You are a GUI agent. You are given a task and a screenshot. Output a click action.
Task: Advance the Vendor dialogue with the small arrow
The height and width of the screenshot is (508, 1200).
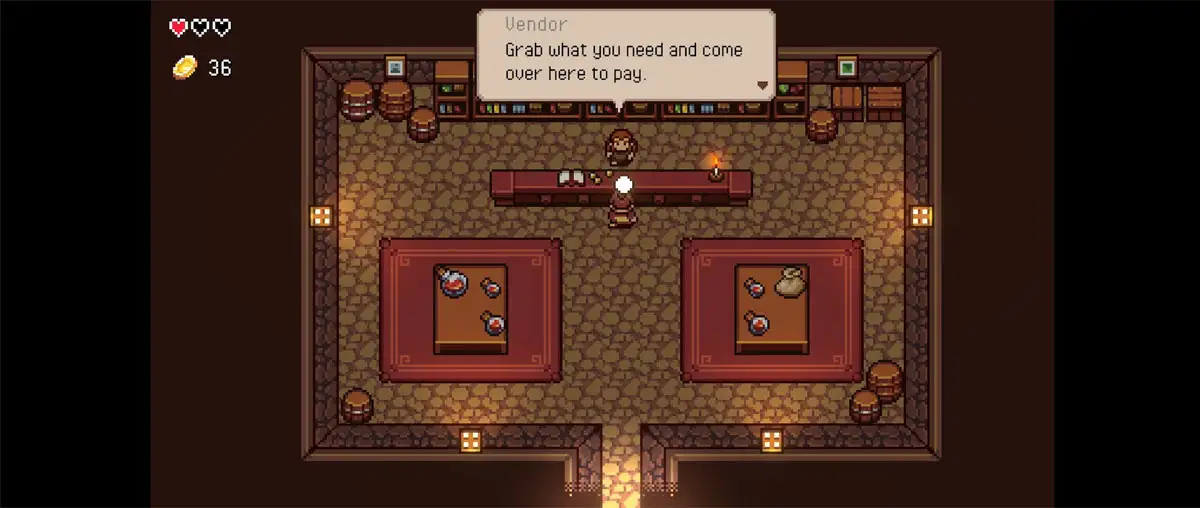point(762,86)
